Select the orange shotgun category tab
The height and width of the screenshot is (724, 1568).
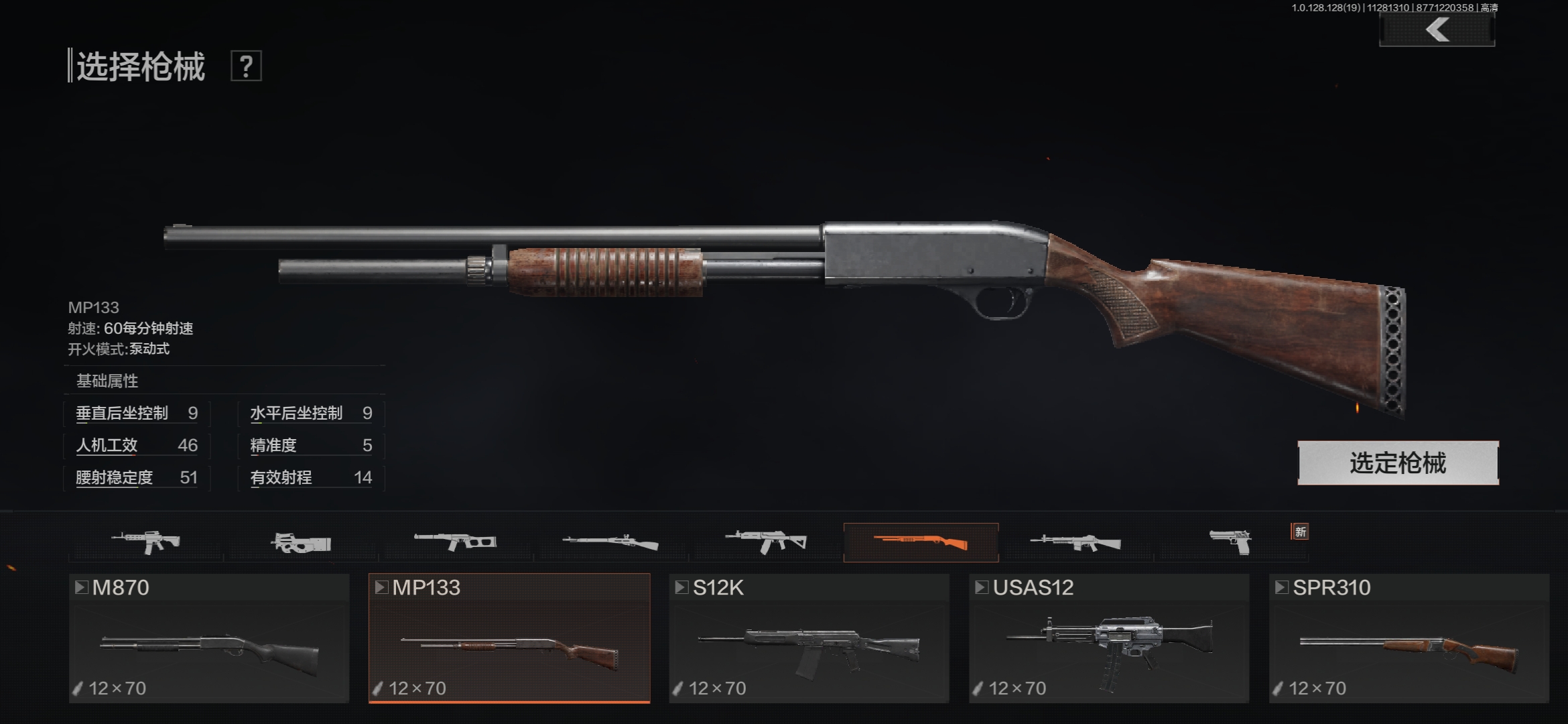pos(921,542)
